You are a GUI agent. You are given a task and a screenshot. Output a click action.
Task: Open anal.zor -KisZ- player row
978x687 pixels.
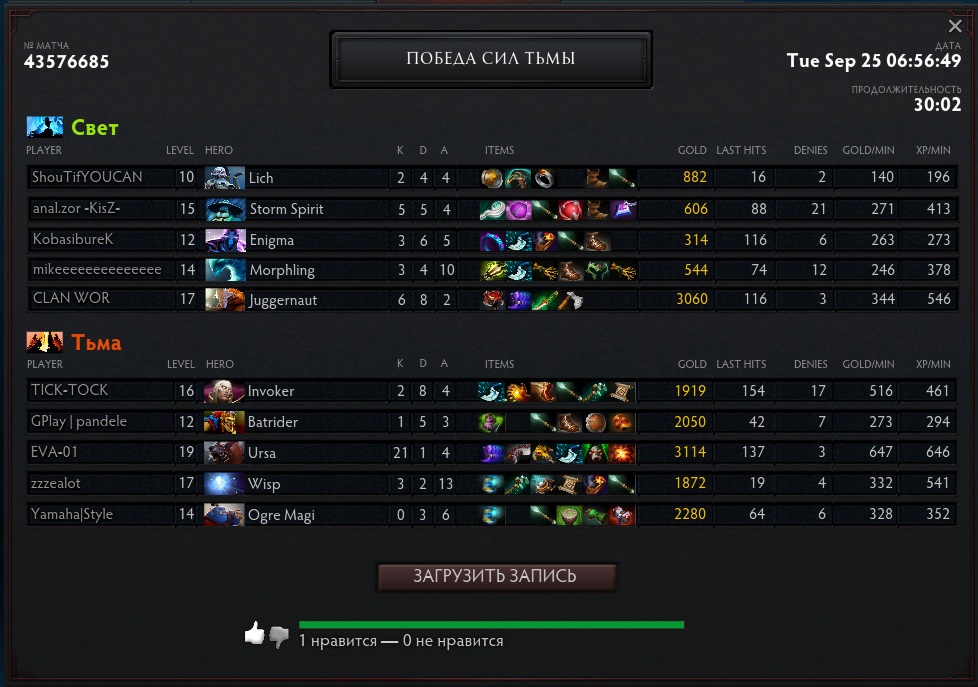click(x=76, y=209)
